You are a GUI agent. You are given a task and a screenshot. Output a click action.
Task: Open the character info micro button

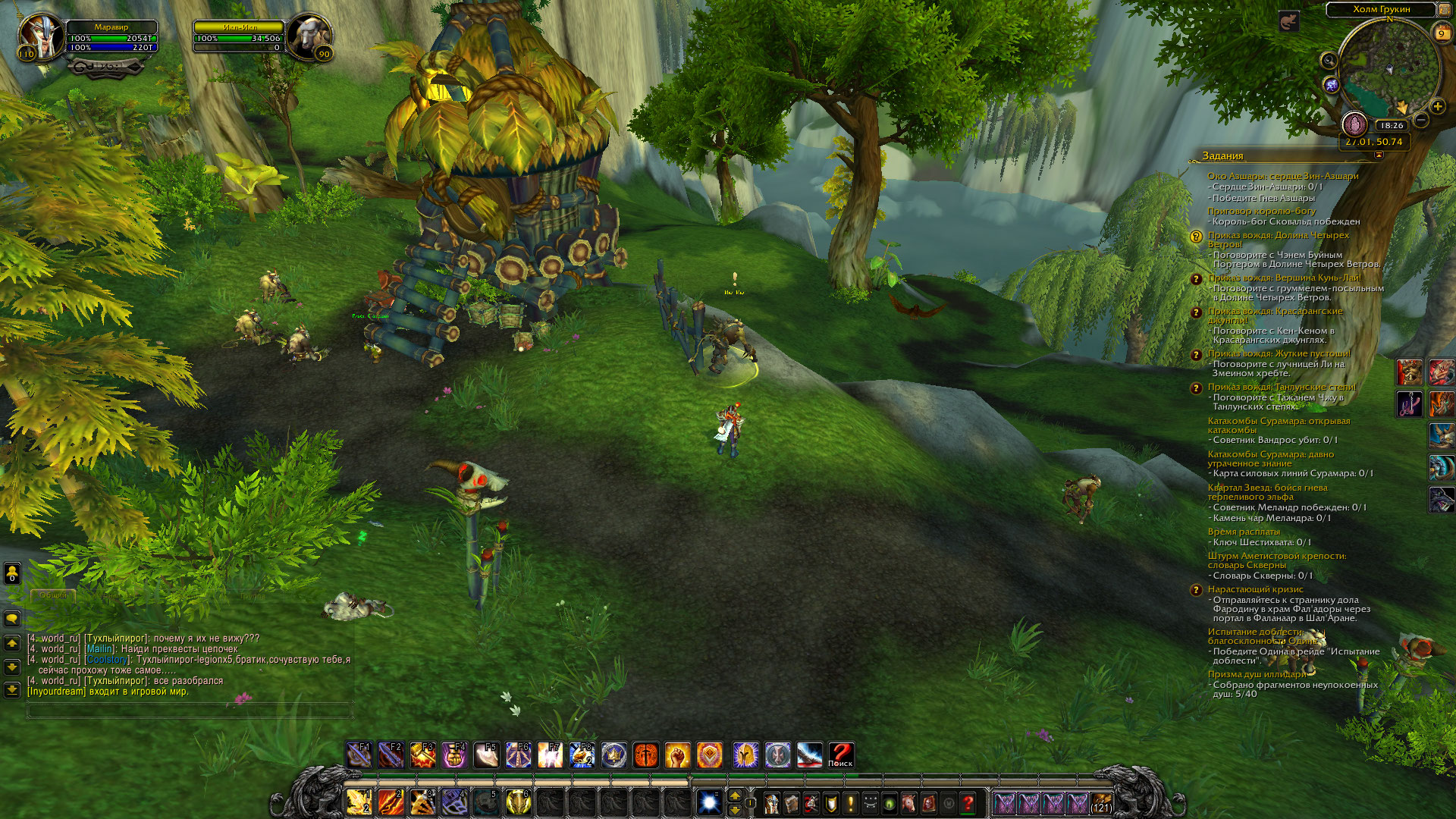(771, 802)
